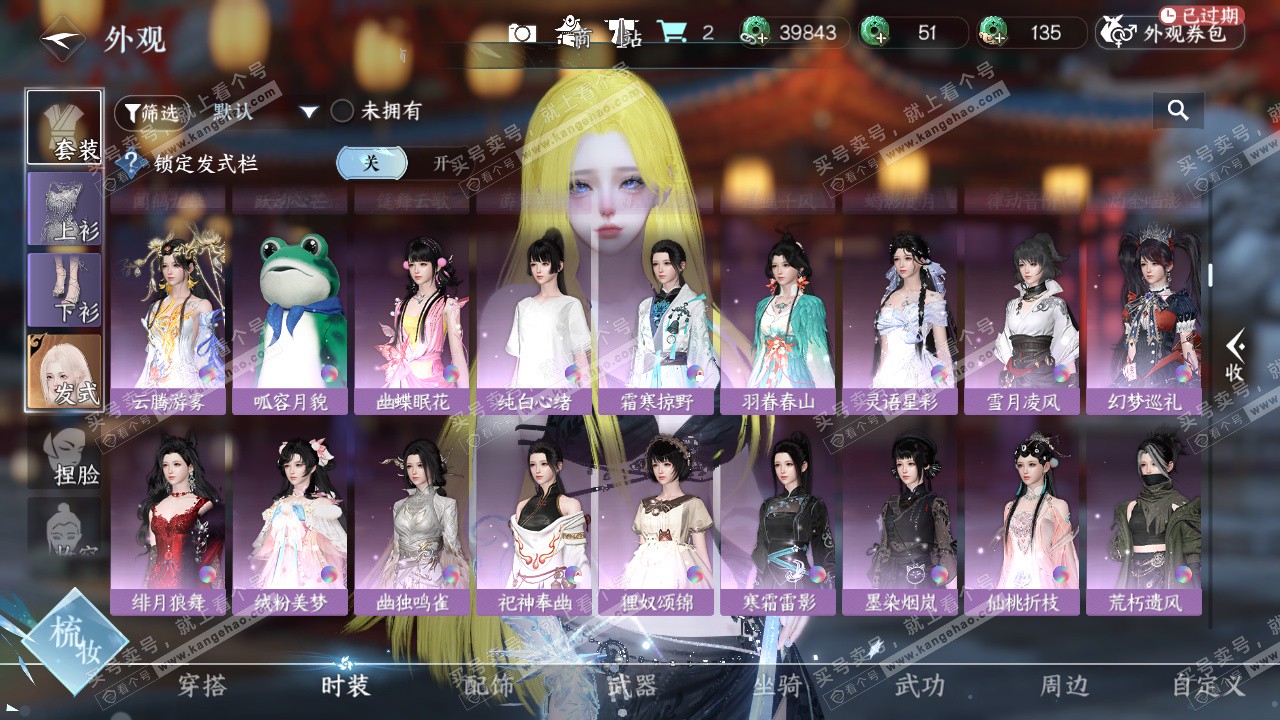
Task: Go back using the top-left arrow
Action: pos(62,39)
